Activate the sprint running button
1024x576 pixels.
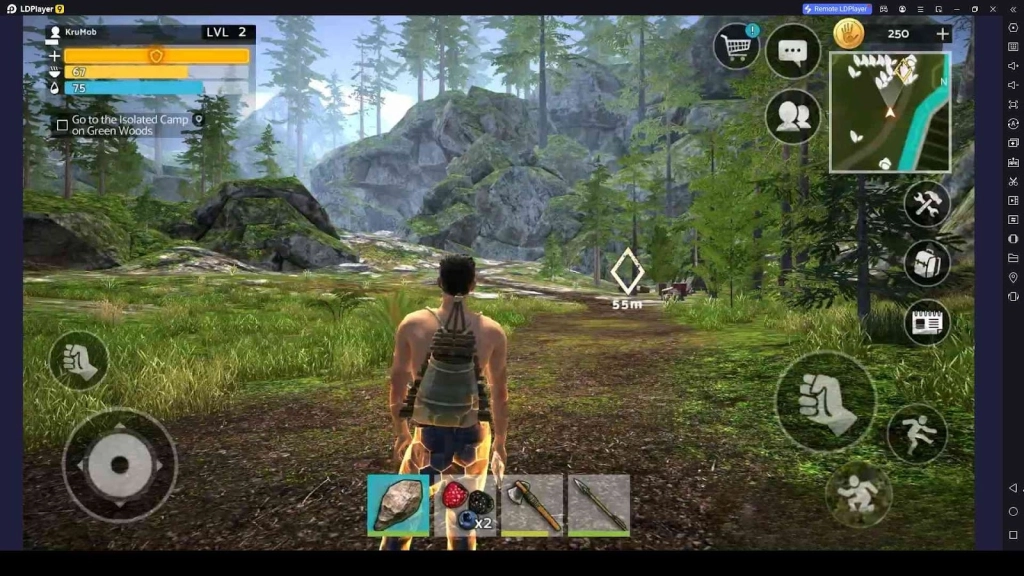(x=916, y=433)
